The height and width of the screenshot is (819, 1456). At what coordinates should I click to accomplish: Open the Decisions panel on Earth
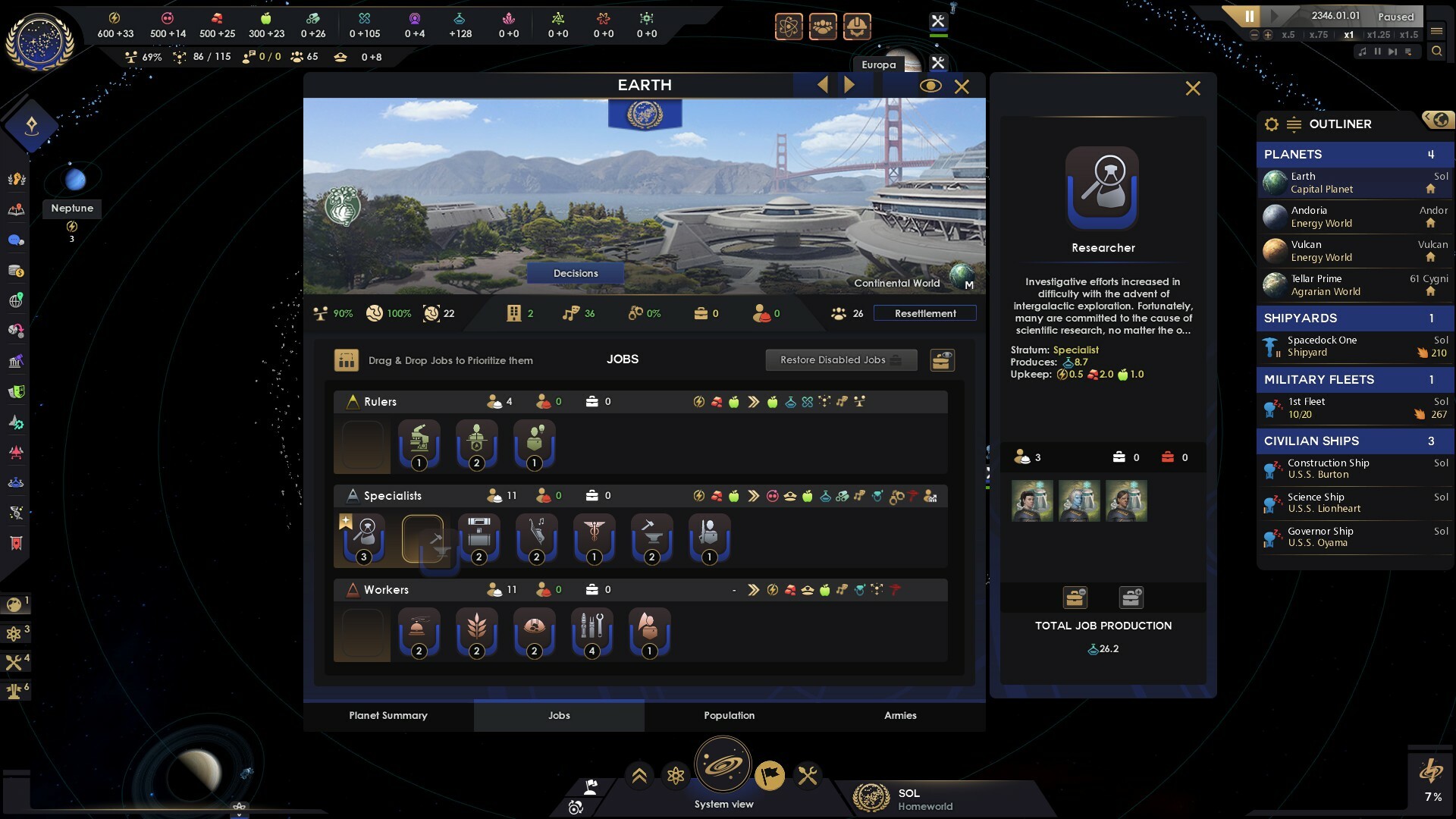click(x=576, y=273)
